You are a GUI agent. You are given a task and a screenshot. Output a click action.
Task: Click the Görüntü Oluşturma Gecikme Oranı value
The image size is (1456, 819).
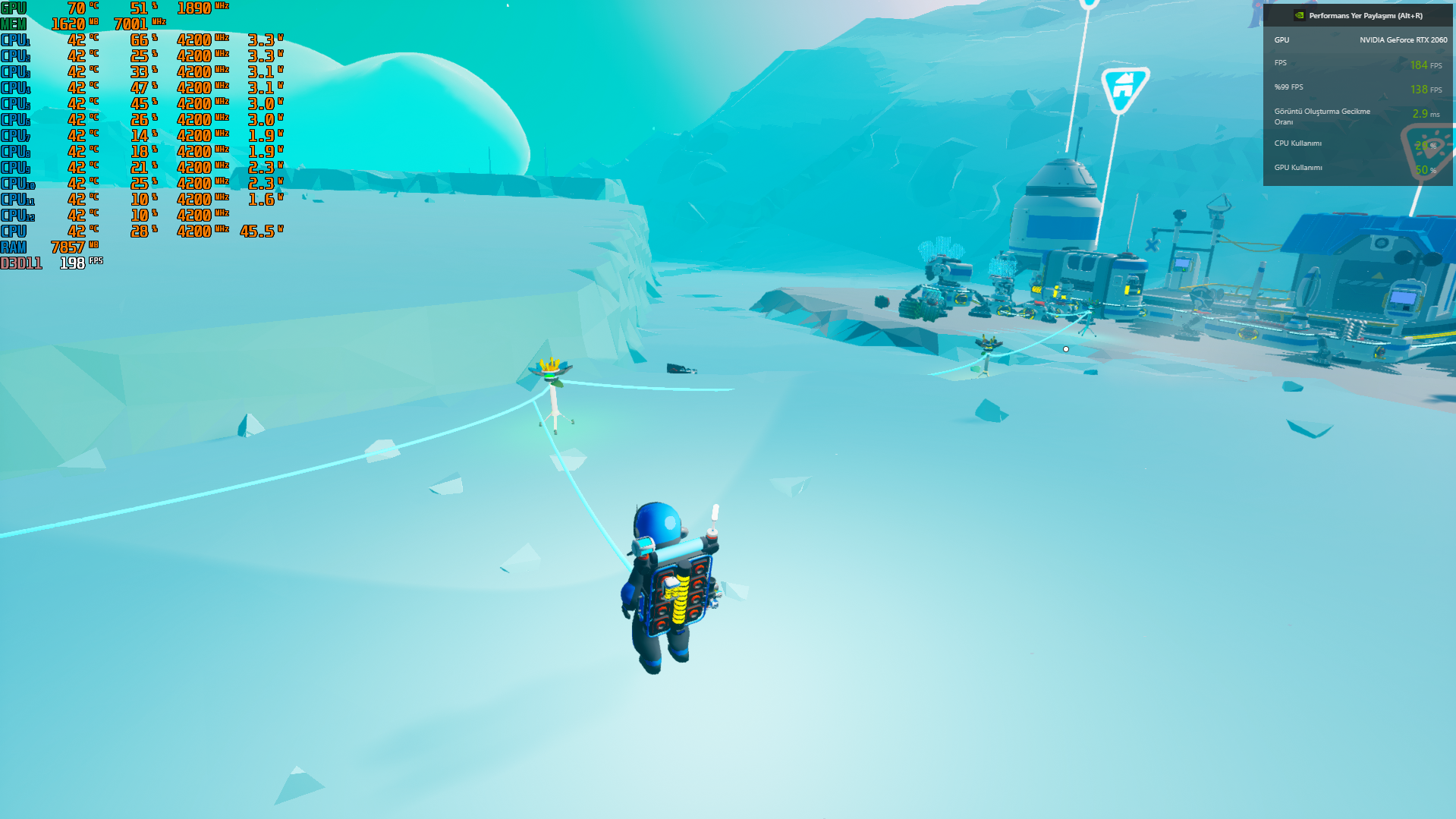click(1423, 112)
